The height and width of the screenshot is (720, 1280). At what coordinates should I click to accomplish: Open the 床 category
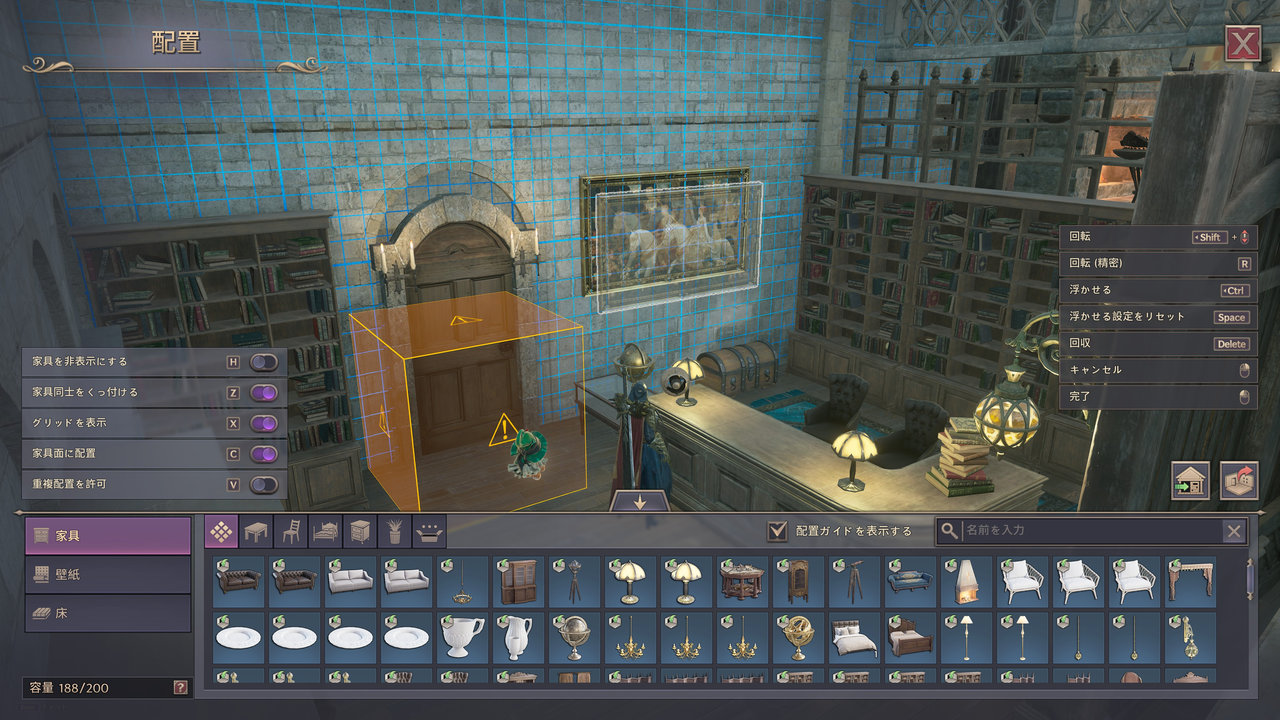point(108,613)
